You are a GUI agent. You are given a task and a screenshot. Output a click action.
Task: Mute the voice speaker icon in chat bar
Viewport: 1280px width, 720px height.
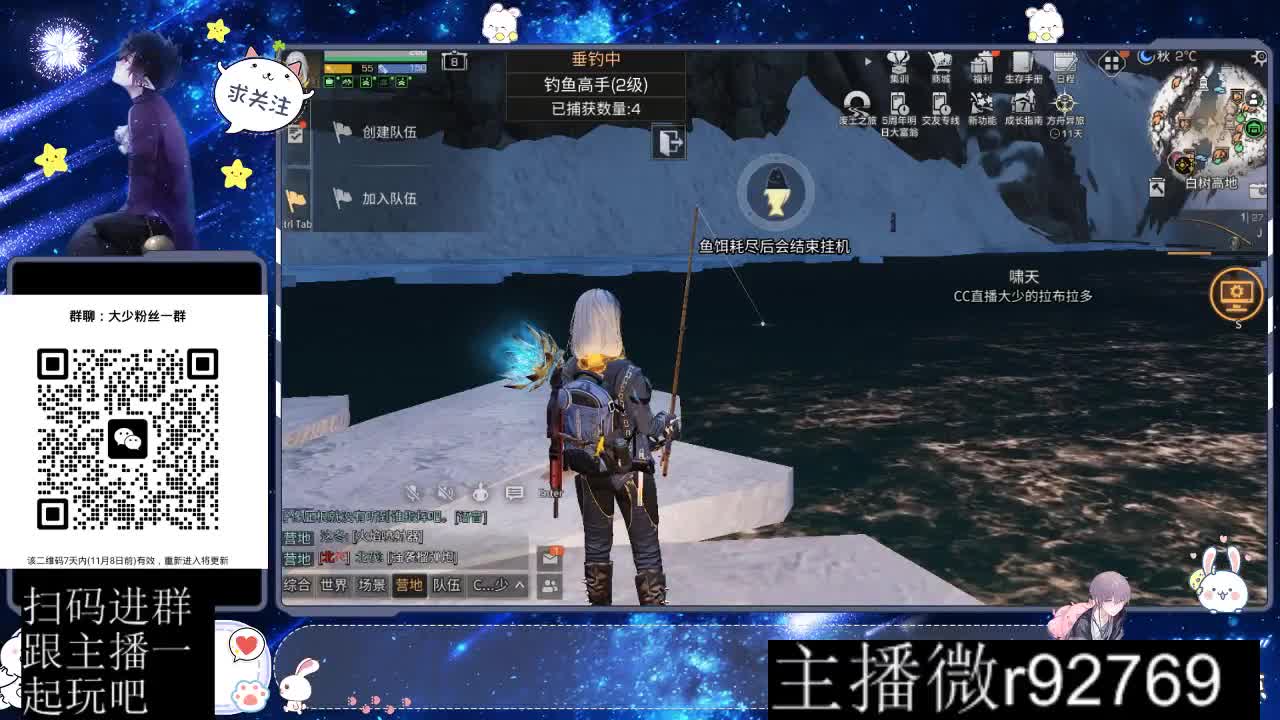444,492
